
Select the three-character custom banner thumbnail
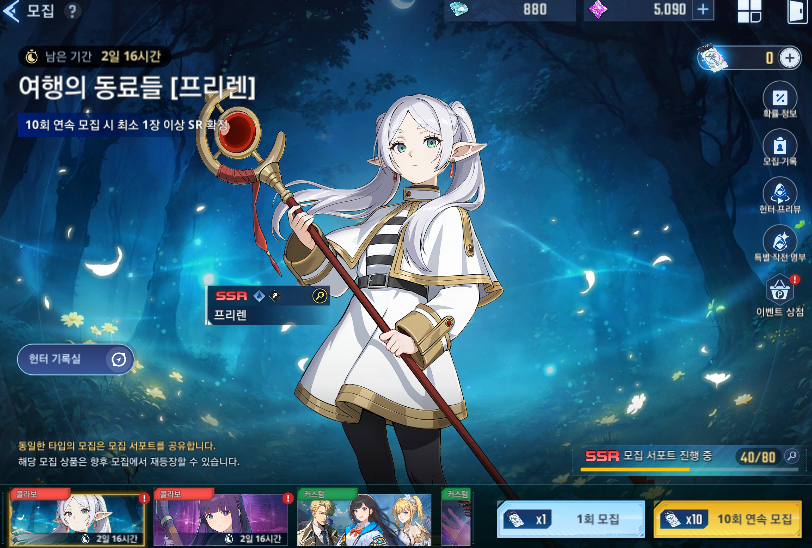364,519
